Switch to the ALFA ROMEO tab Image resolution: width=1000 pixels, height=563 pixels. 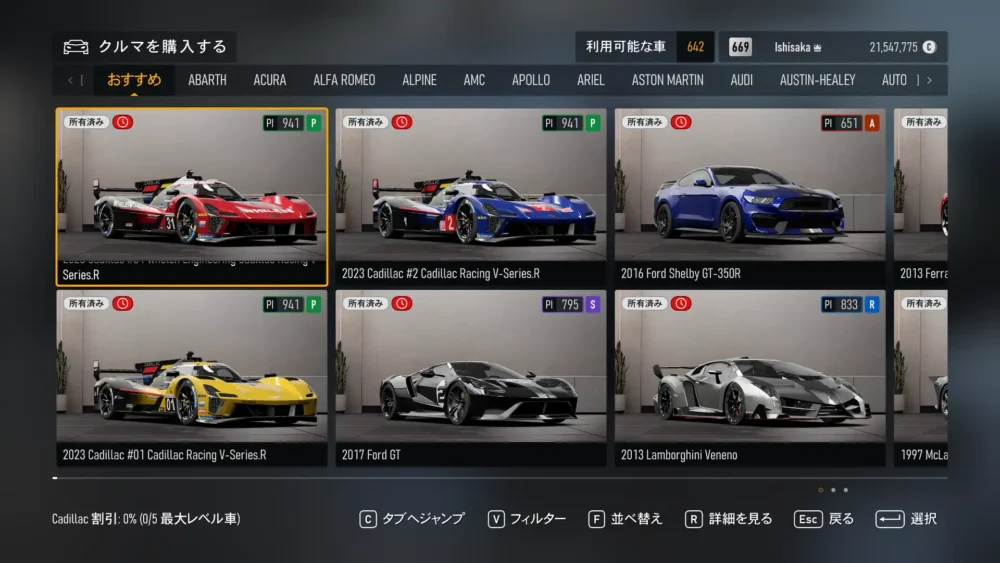tap(344, 80)
